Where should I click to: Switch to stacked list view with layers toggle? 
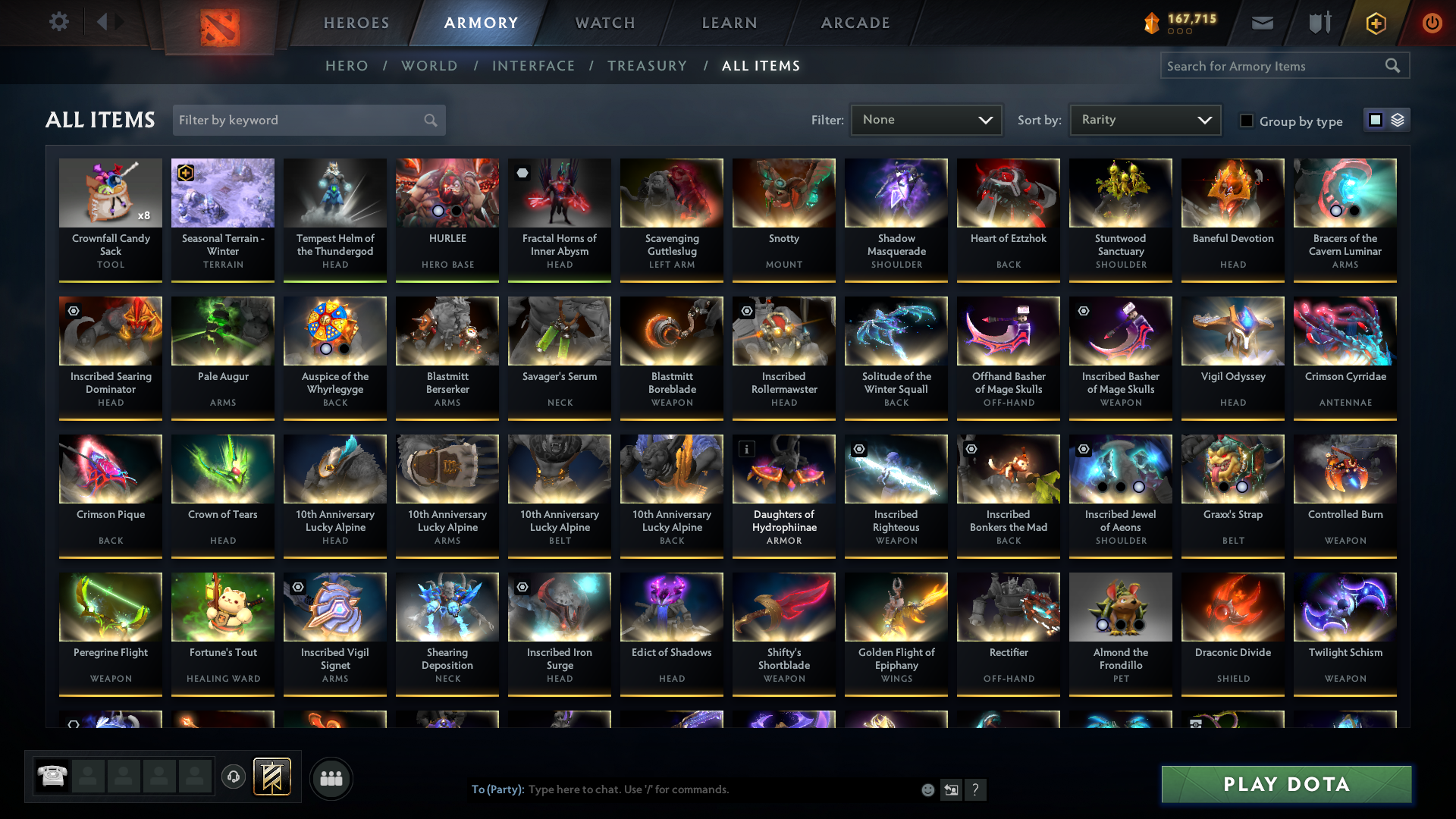pos(1398,119)
